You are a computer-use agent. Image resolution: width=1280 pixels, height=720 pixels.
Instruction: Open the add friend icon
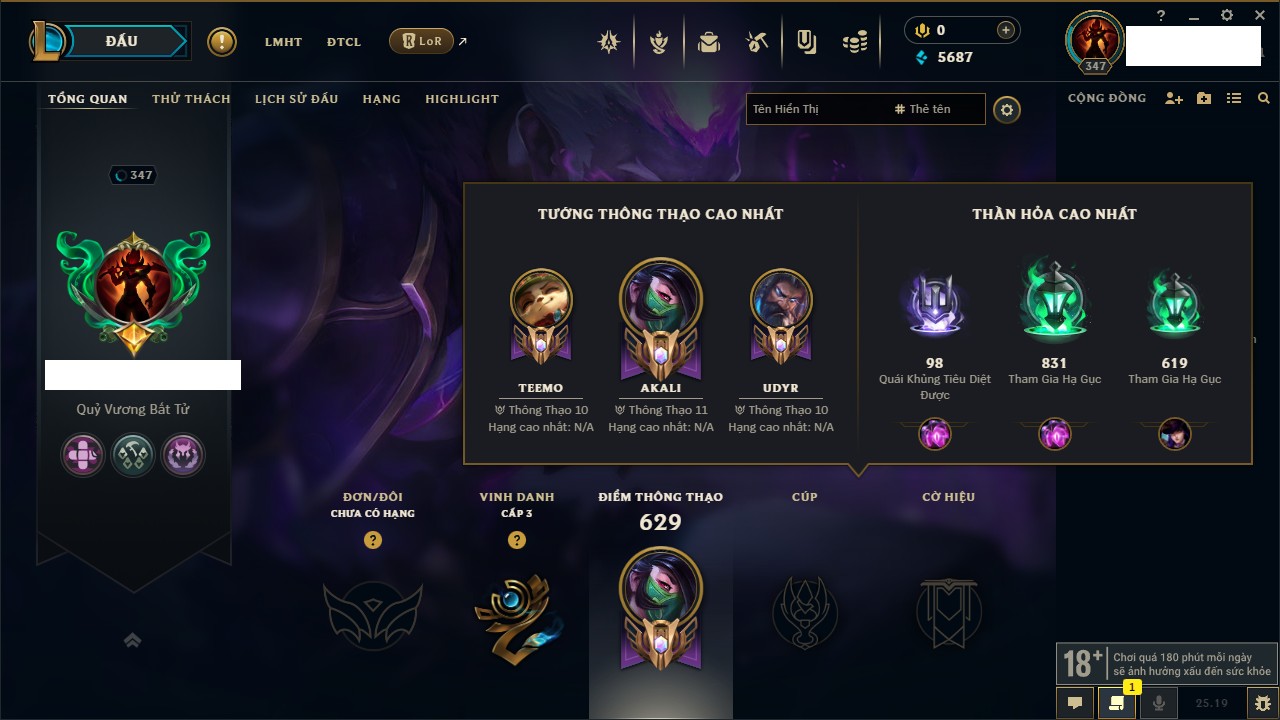pos(1174,99)
